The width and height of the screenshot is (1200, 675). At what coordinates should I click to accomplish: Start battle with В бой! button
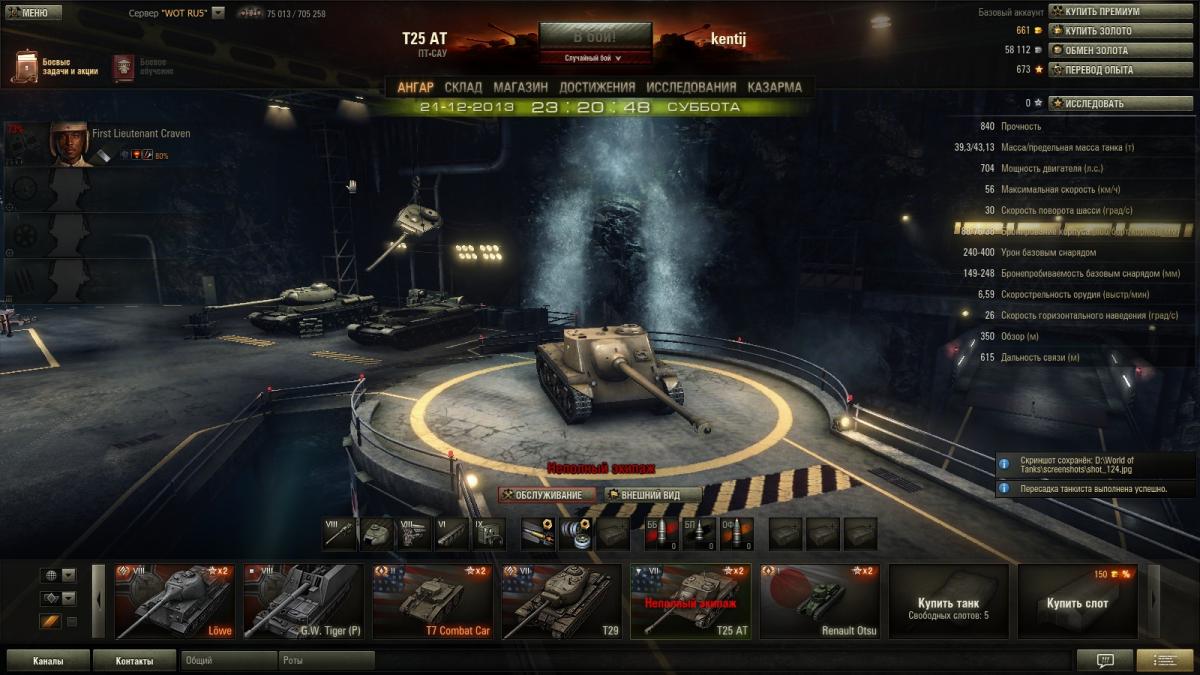tap(595, 36)
